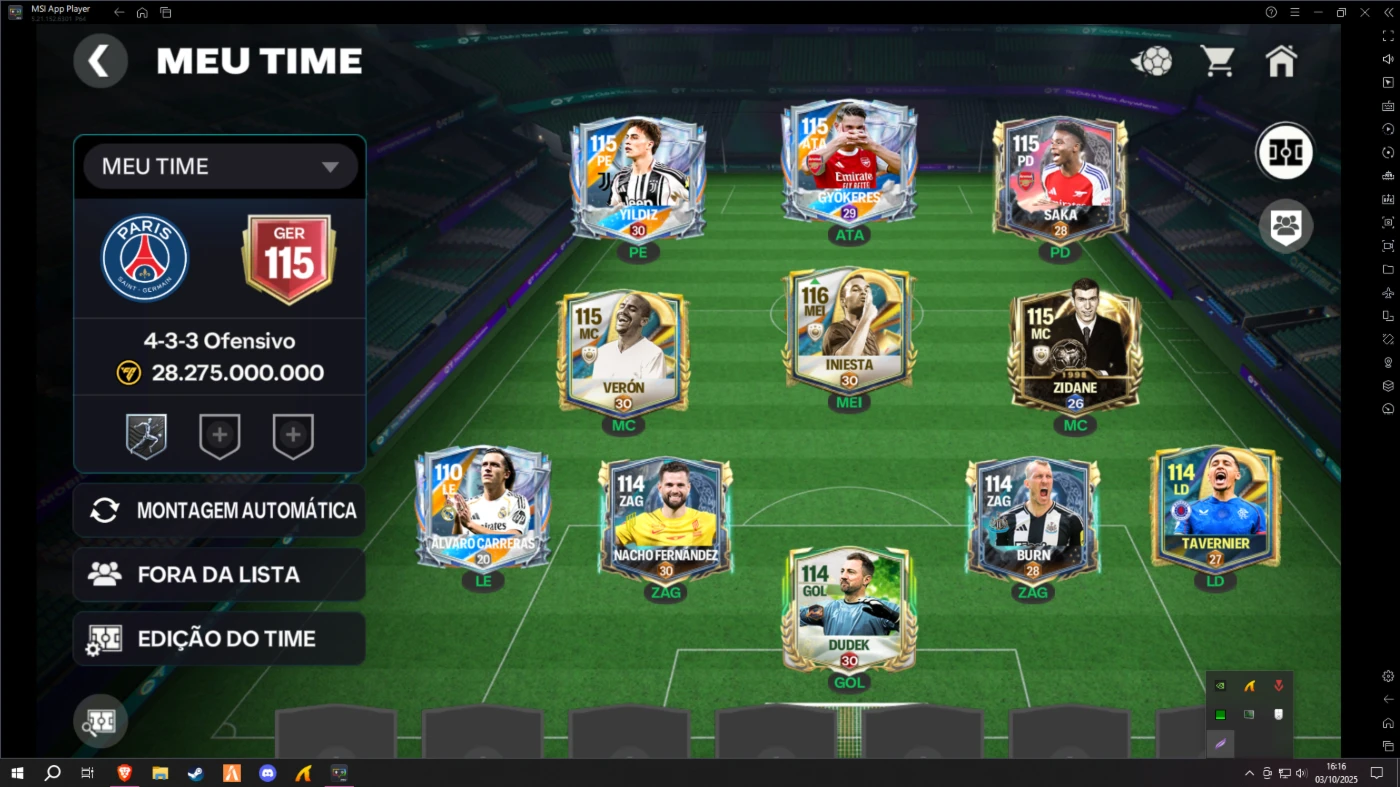
Task: Click Montagem Automática button
Action: click(220, 510)
